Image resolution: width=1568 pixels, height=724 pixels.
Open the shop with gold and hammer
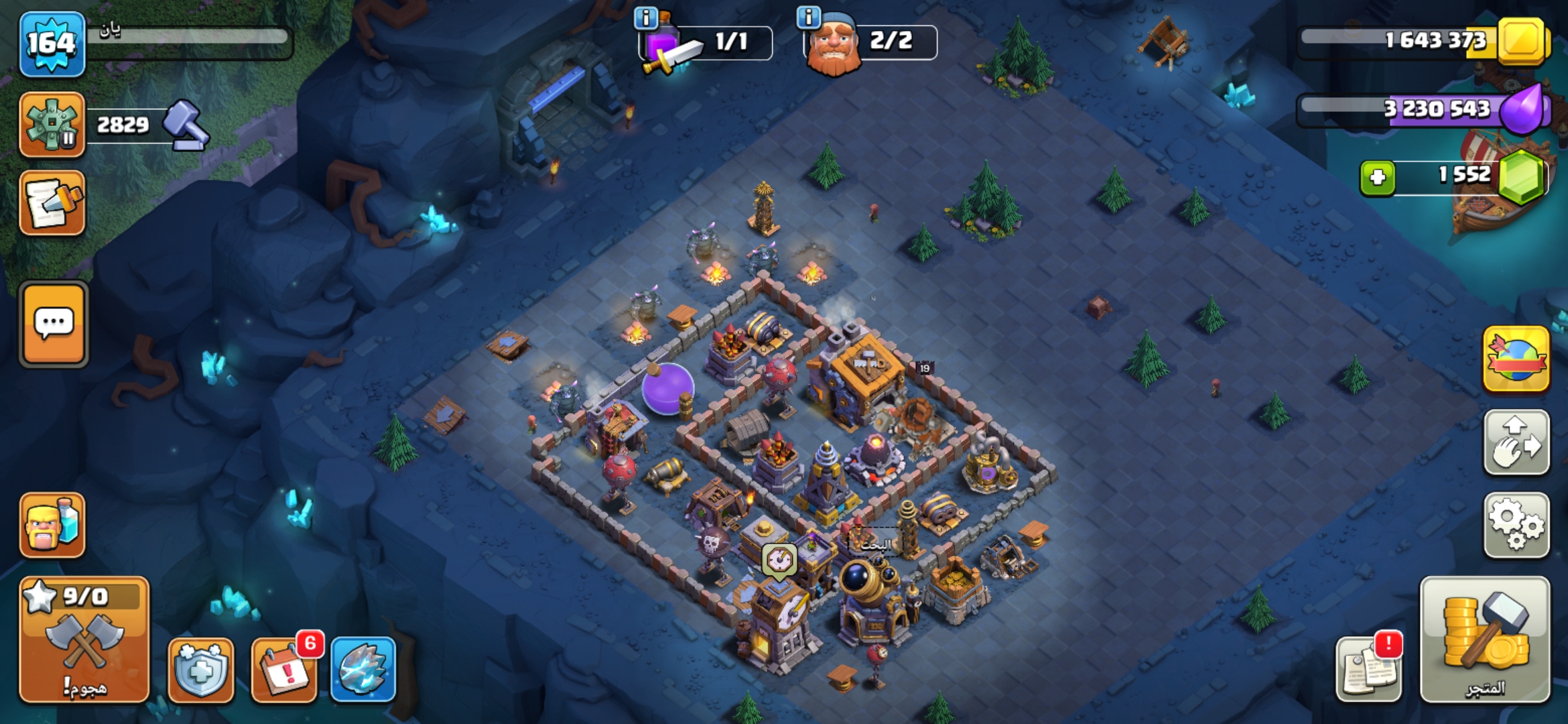(1485, 640)
